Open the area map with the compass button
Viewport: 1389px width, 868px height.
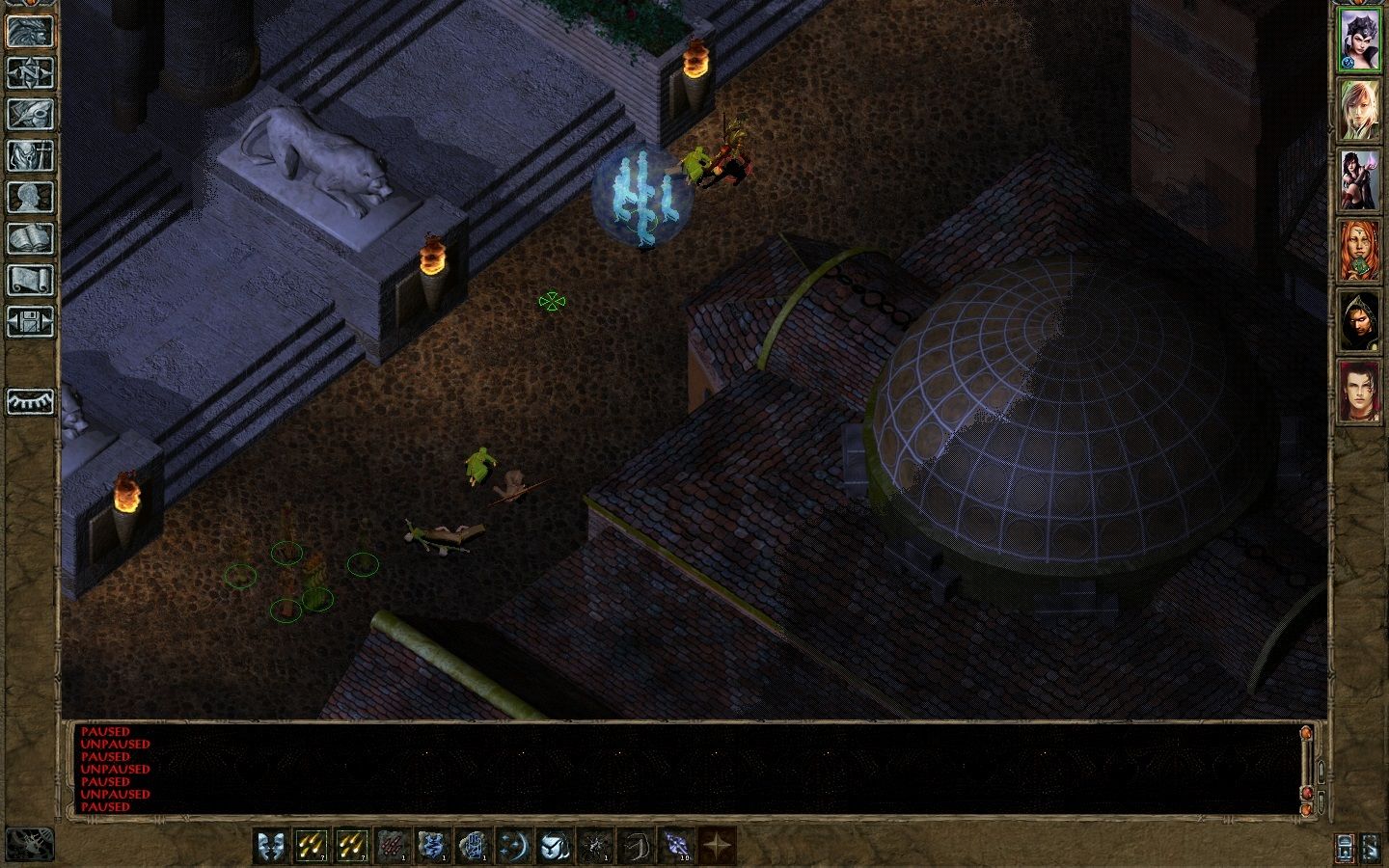(31, 72)
